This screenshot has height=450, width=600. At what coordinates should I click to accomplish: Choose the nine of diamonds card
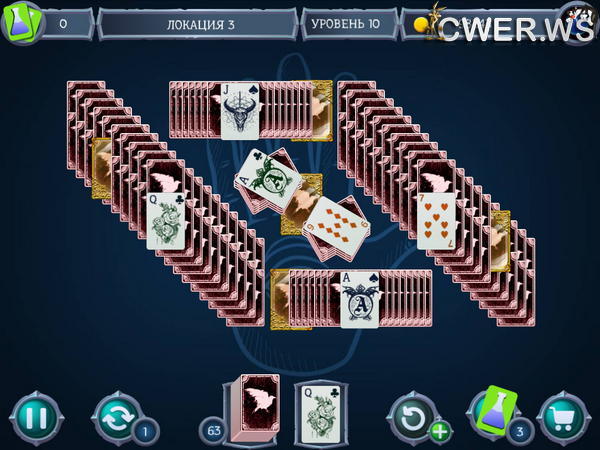click(333, 227)
